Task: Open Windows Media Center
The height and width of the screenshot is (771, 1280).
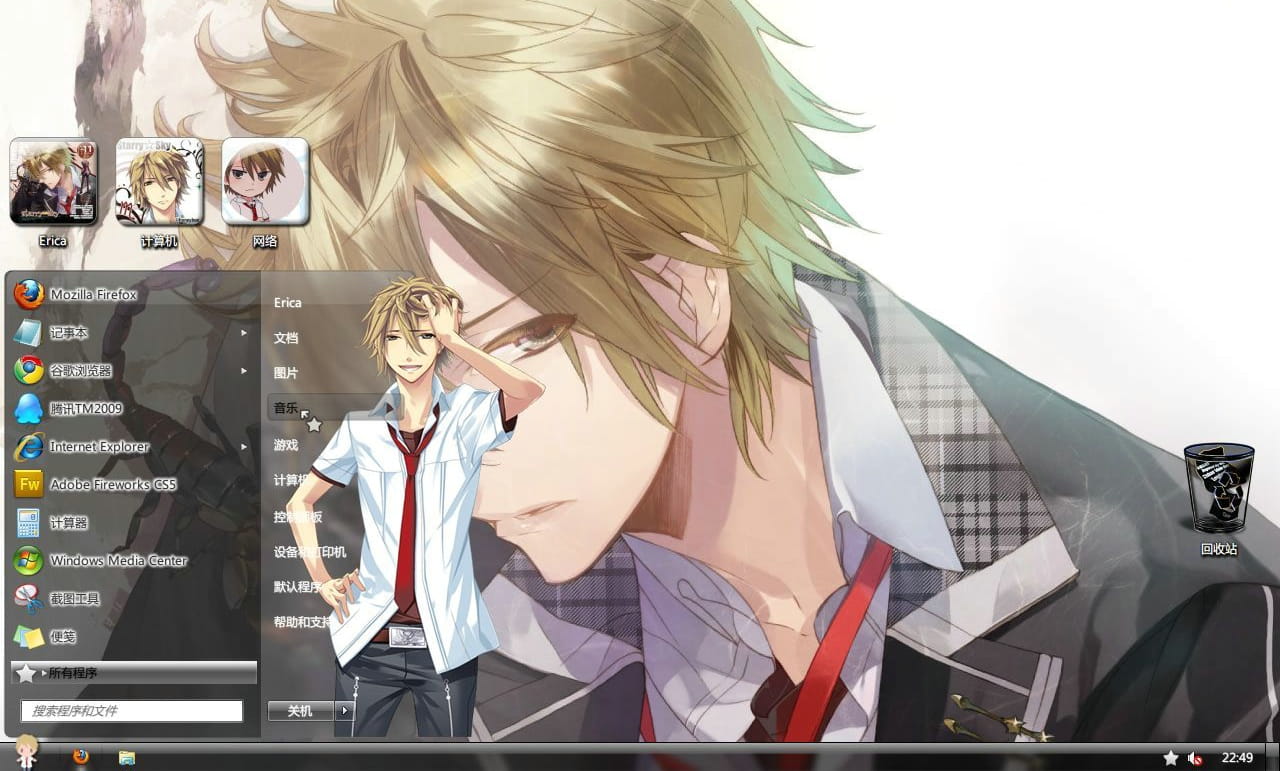Action: pos(118,560)
